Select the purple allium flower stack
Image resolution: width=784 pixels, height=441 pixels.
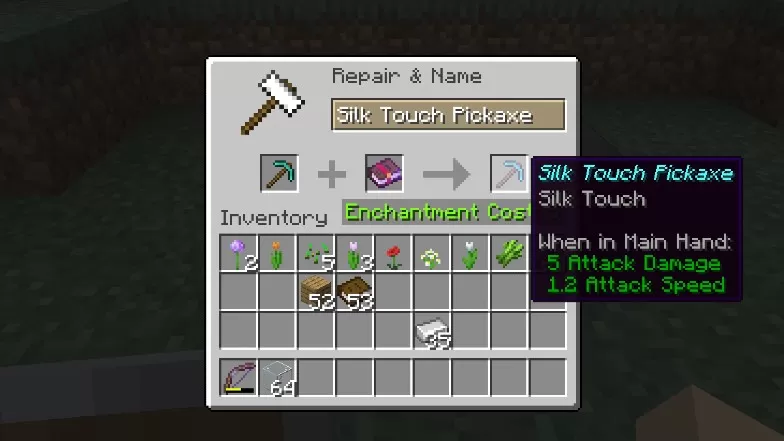(240, 254)
